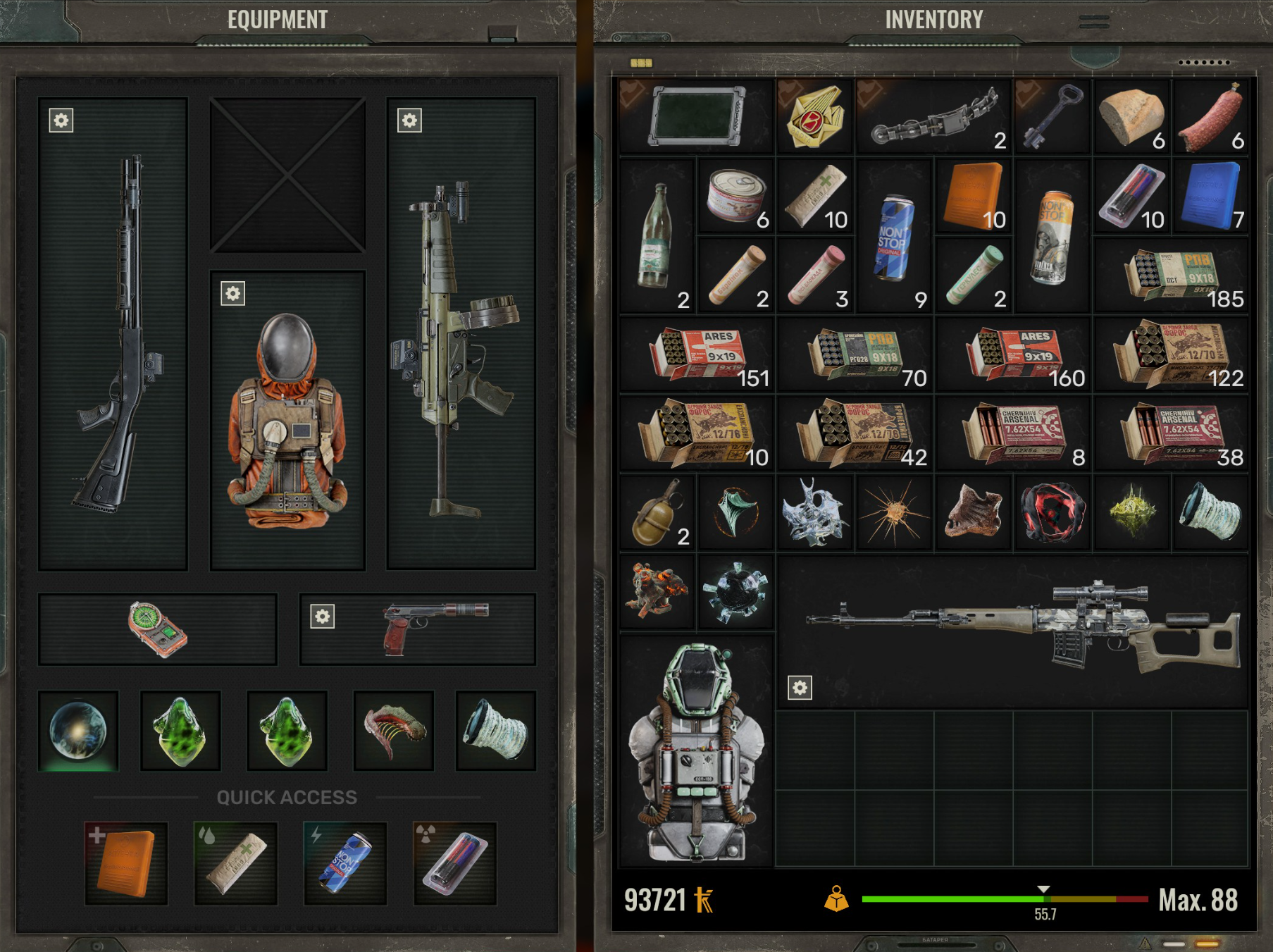Select the red crystal artifact in inventory
The width and height of the screenshot is (1273, 952).
(1052, 512)
